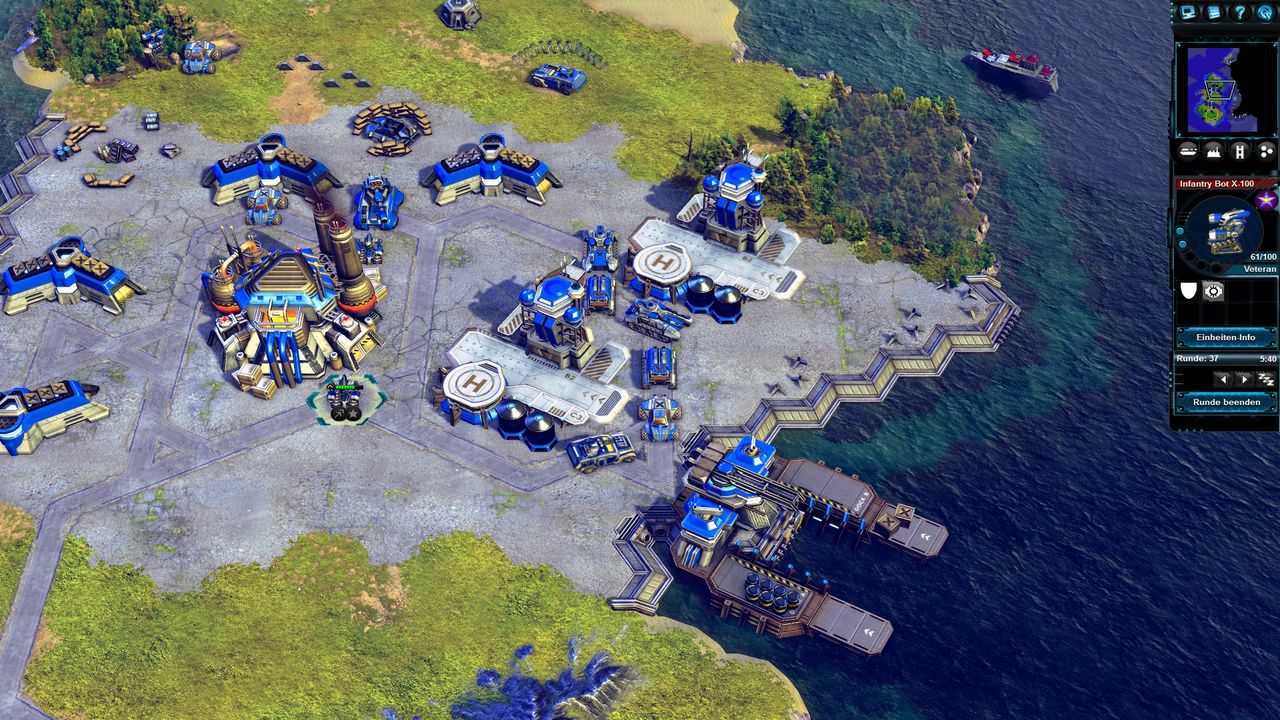Image resolution: width=1280 pixels, height=720 pixels.
Task: Activate the gear ability icon
Action: click(1214, 291)
